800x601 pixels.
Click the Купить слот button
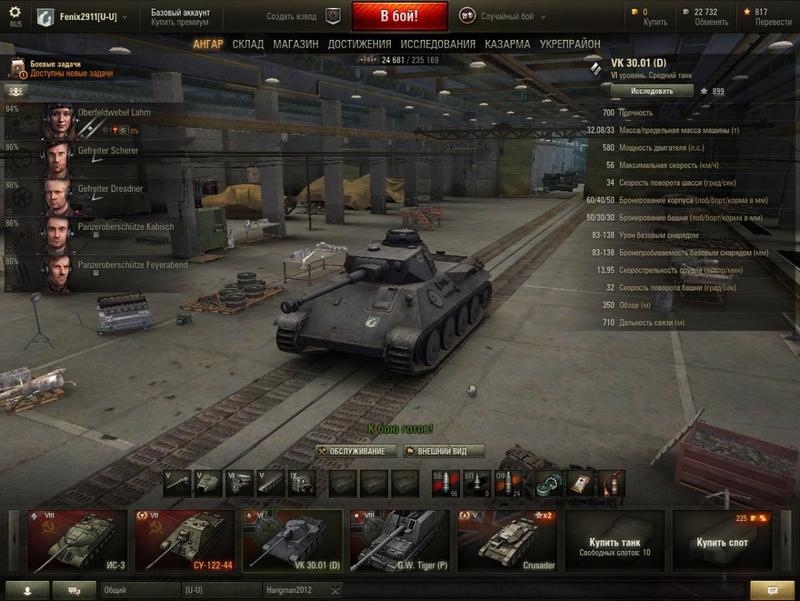click(723, 540)
